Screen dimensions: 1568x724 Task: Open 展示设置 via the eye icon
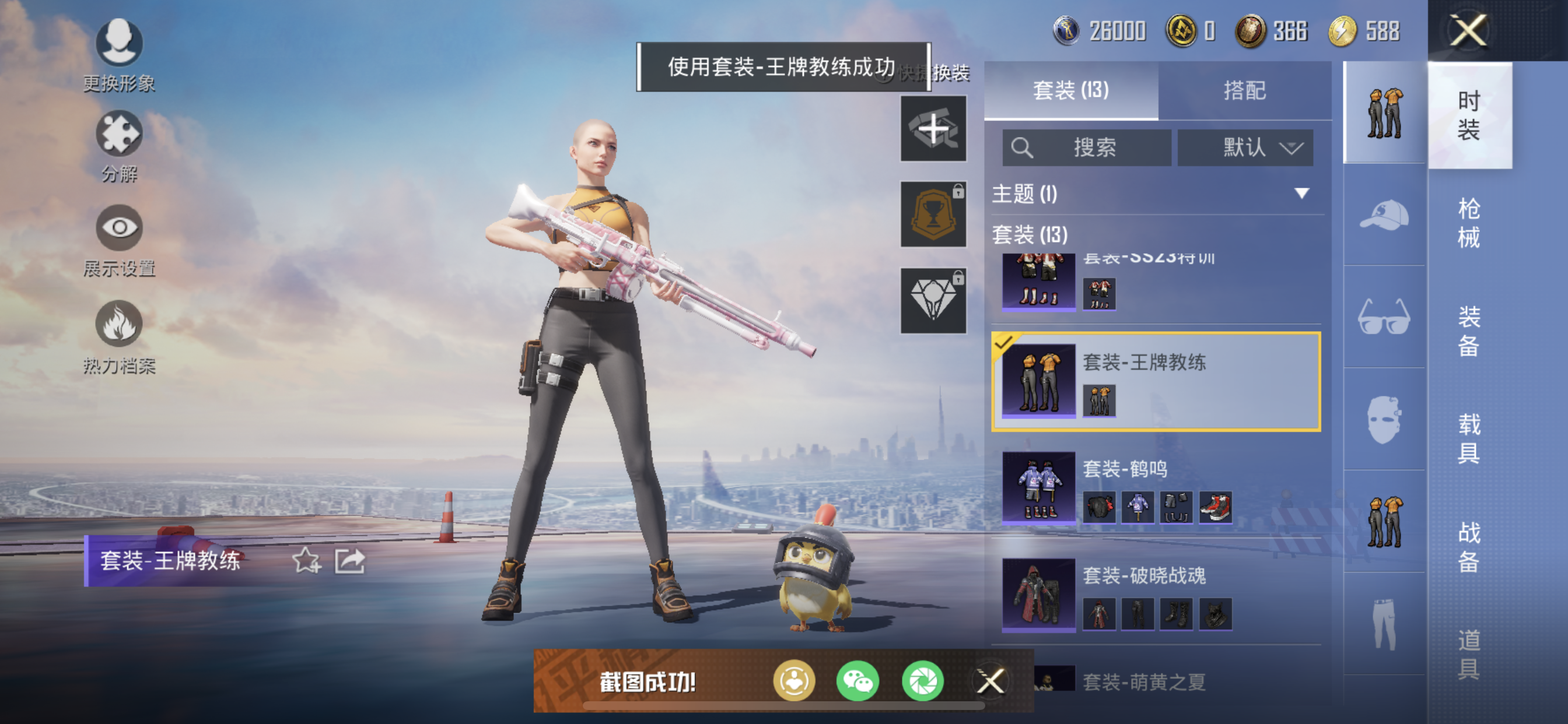pyautogui.click(x=120, y=229)
